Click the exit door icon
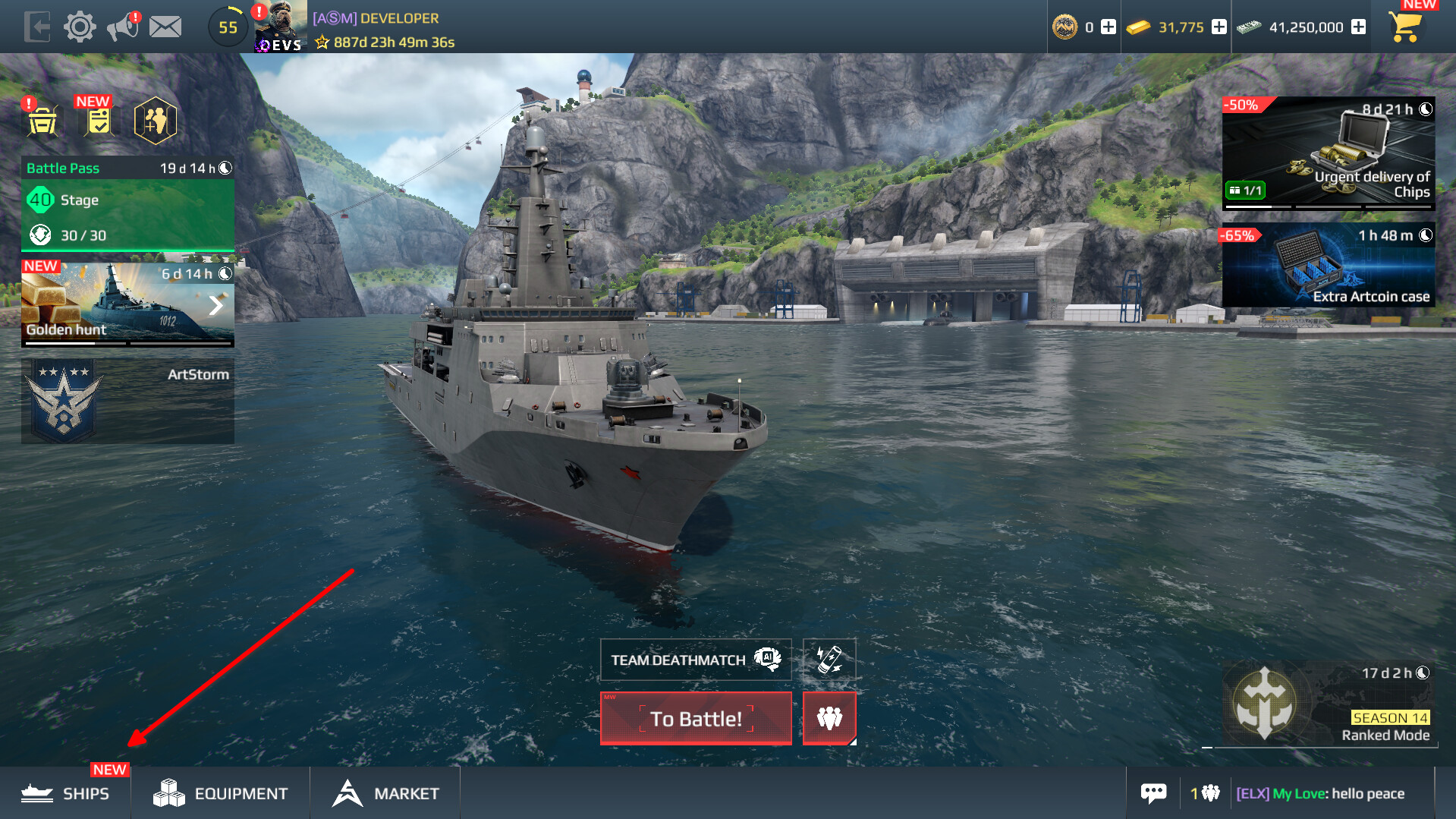 tap(36, 27)
